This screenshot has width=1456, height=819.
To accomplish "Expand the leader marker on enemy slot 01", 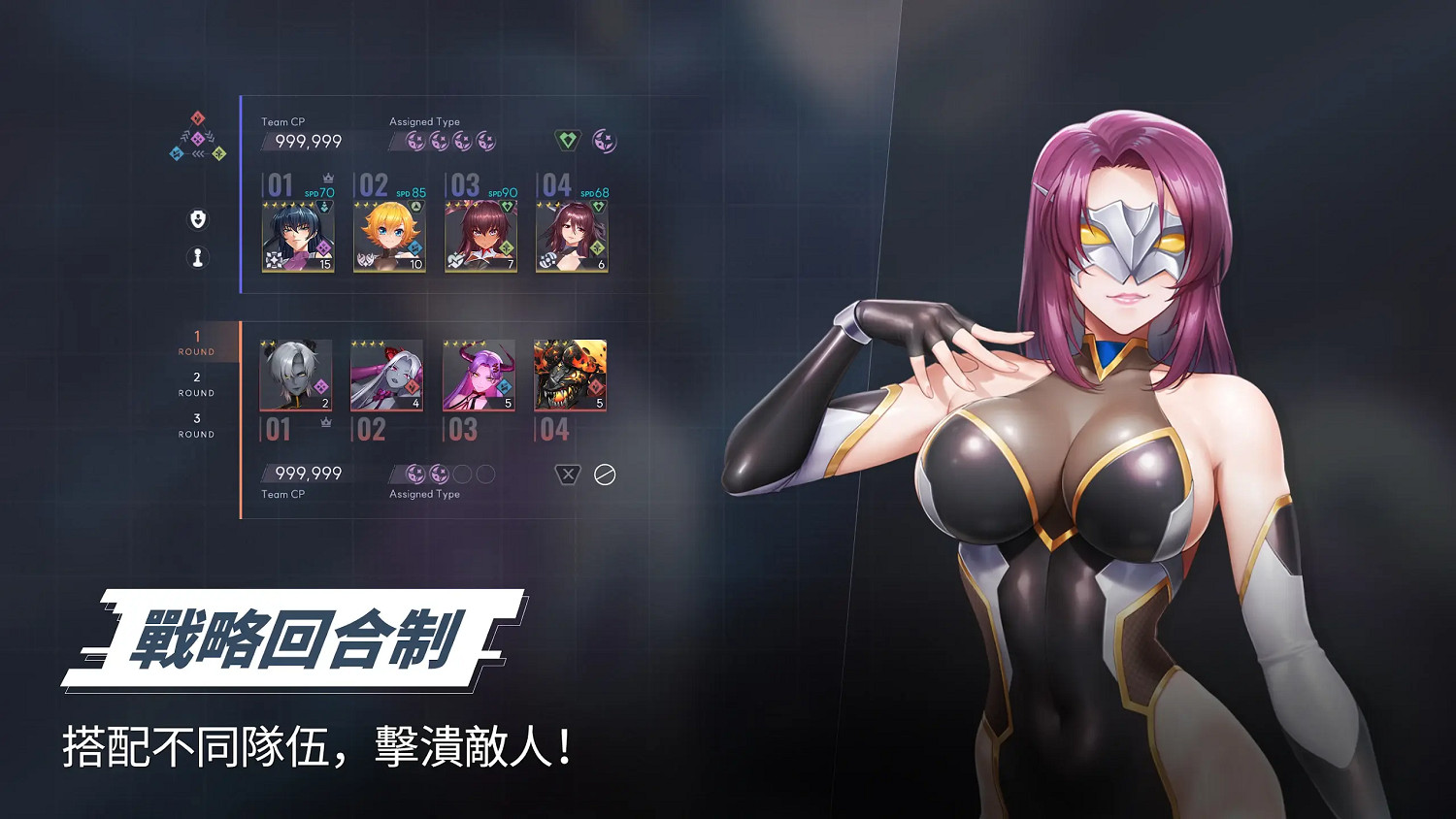I will 325,421.
